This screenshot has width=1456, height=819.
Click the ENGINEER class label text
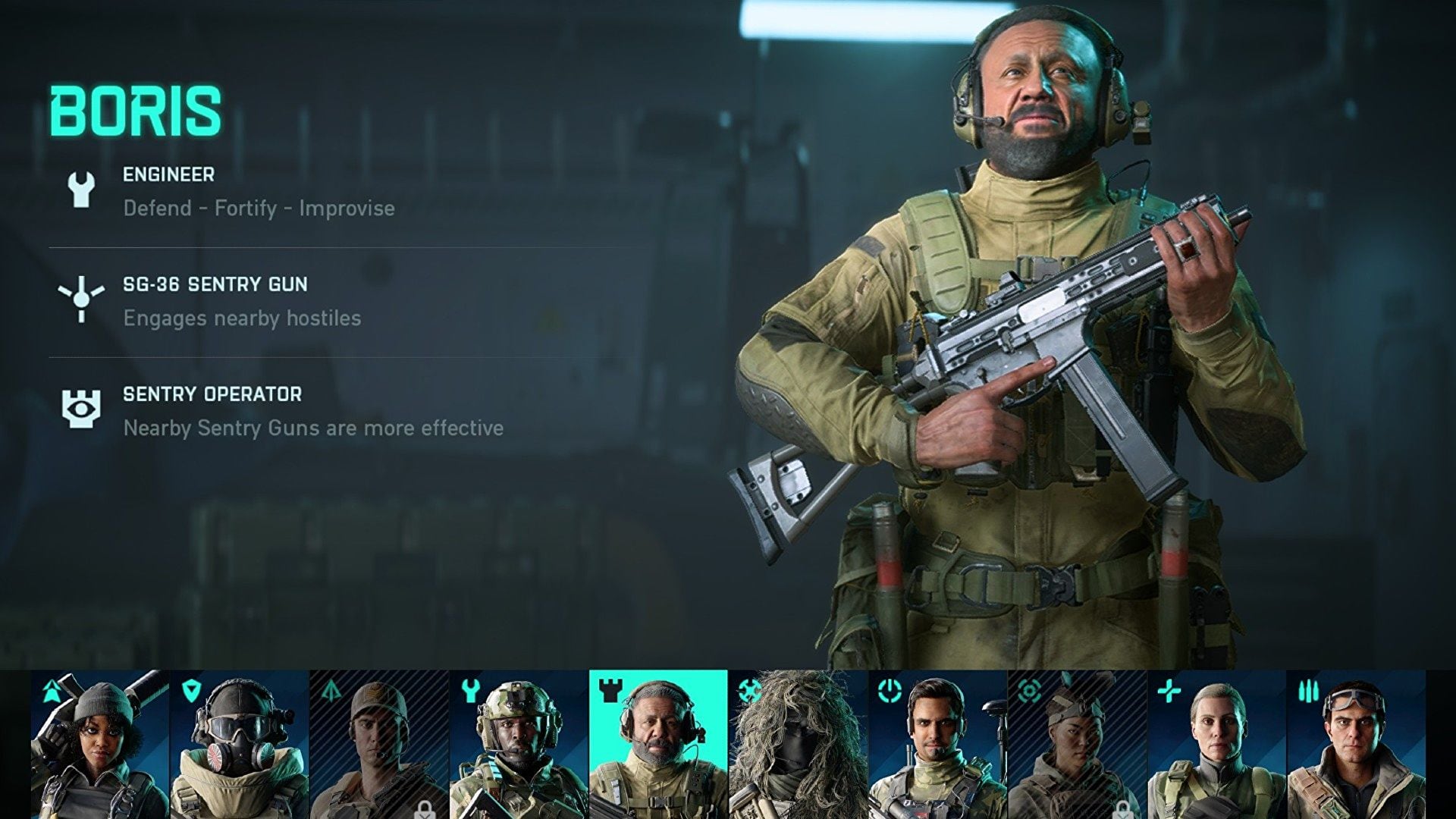coord(167,174)
